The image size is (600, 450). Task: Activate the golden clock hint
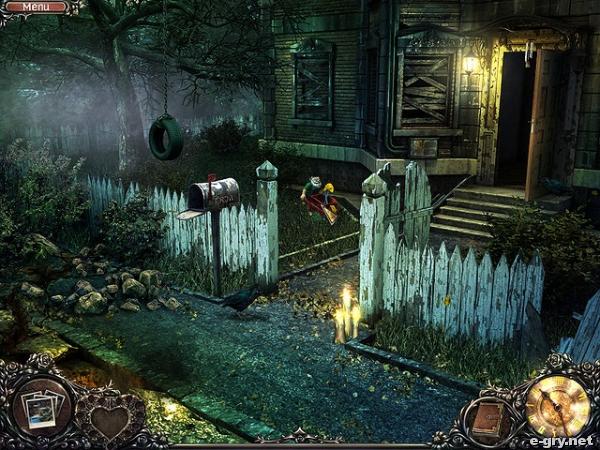click(556, 404)
